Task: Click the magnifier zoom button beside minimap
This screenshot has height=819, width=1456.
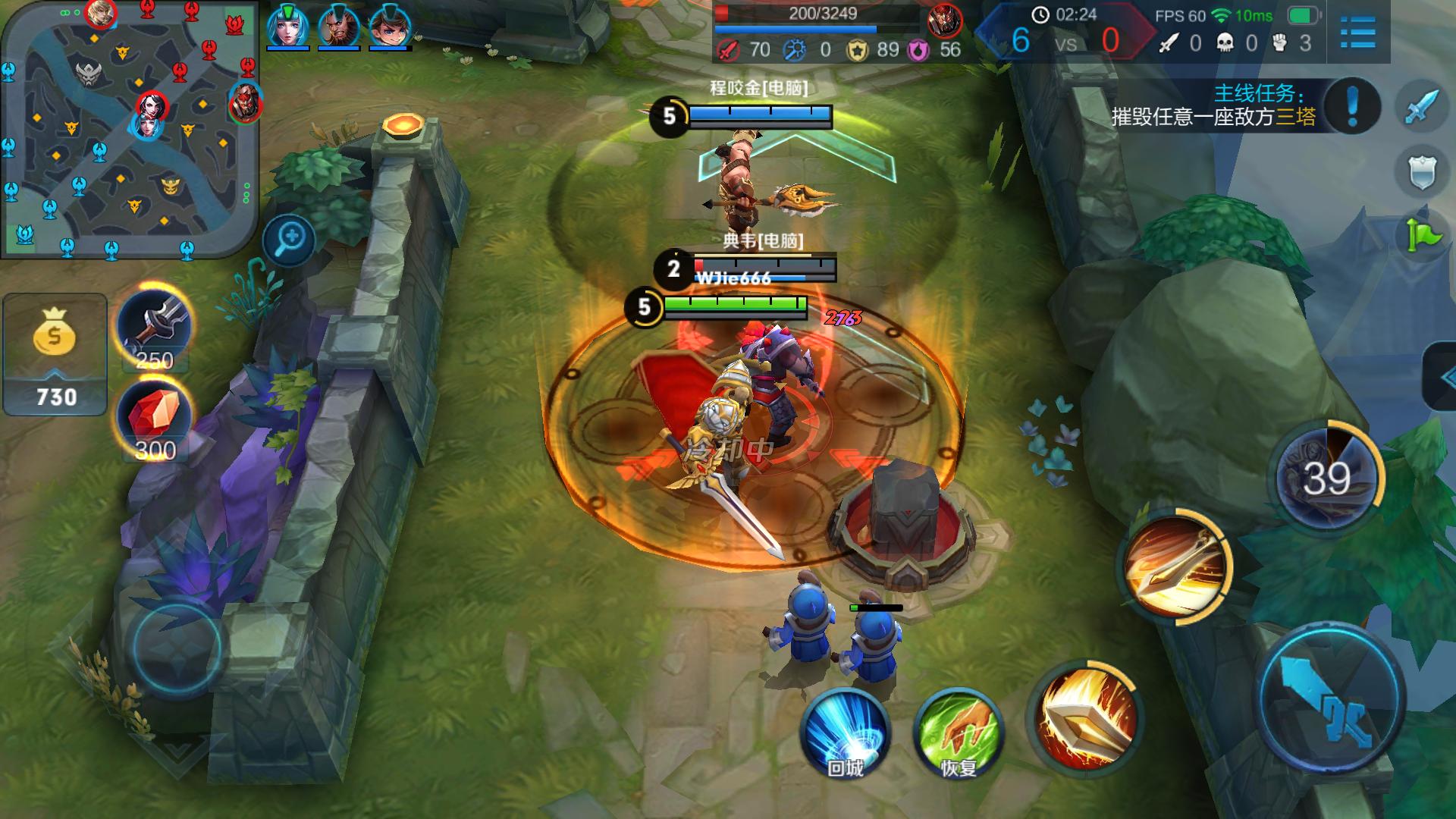Action: pos(289,240)
